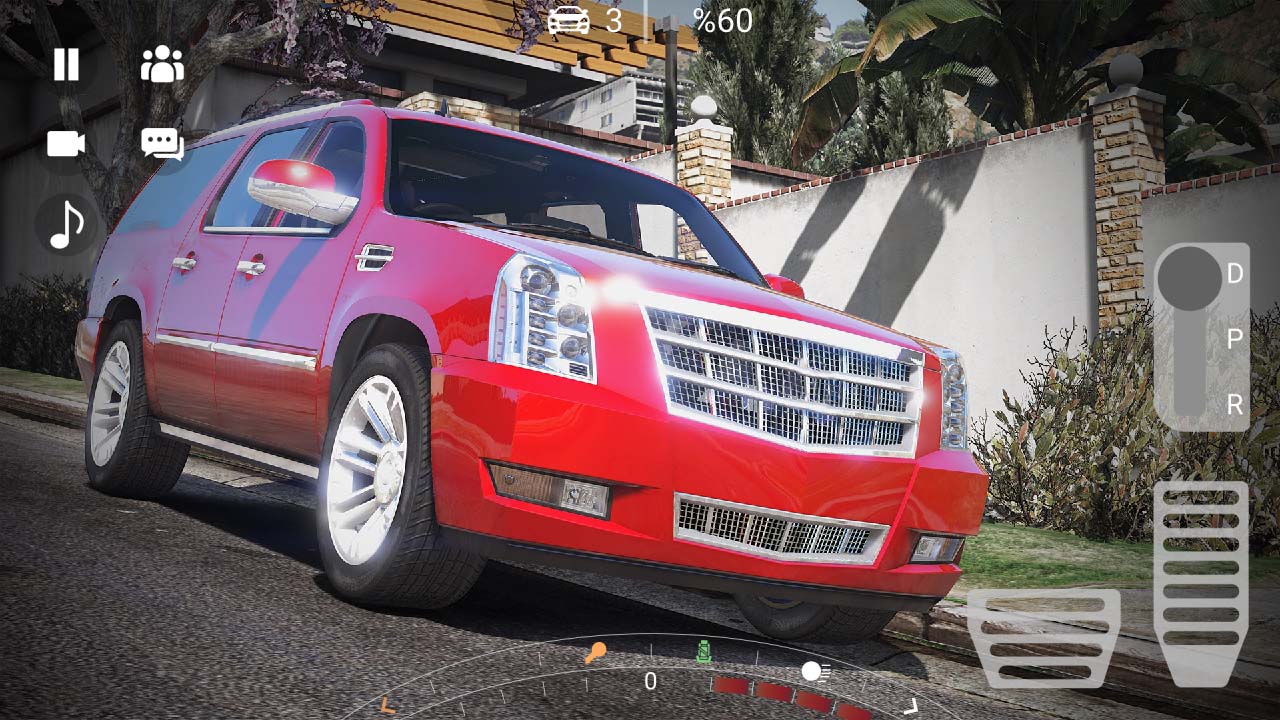Click the %60 fuel indicator

[x=723, y=20]
